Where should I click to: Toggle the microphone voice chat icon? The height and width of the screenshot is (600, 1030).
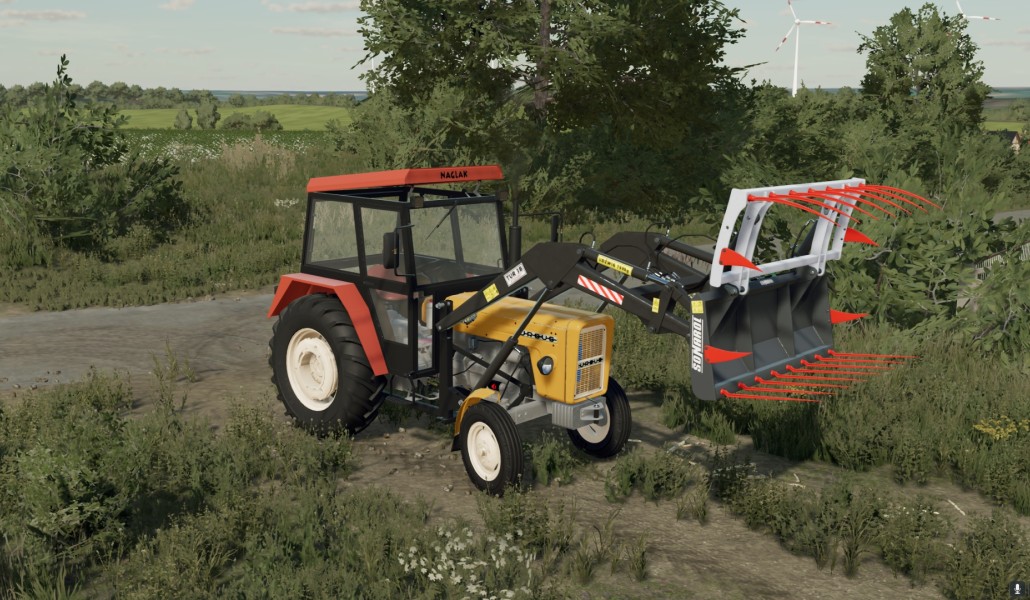(1017, 589)
